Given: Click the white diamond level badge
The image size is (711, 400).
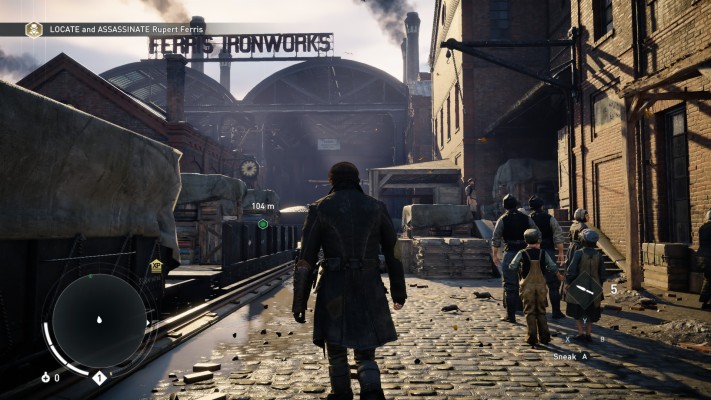Looking at the screenshot, I should tap(99, 377).
